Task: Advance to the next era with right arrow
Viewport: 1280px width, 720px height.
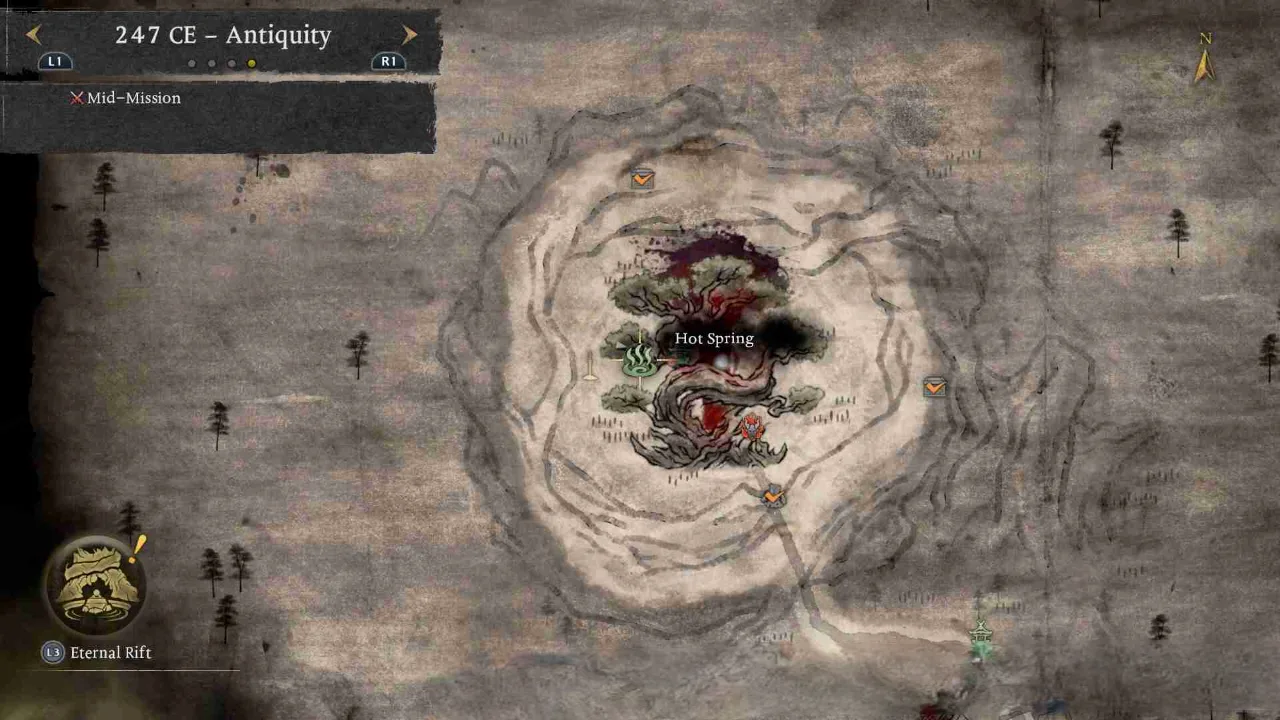Action: tap(409, 35)
